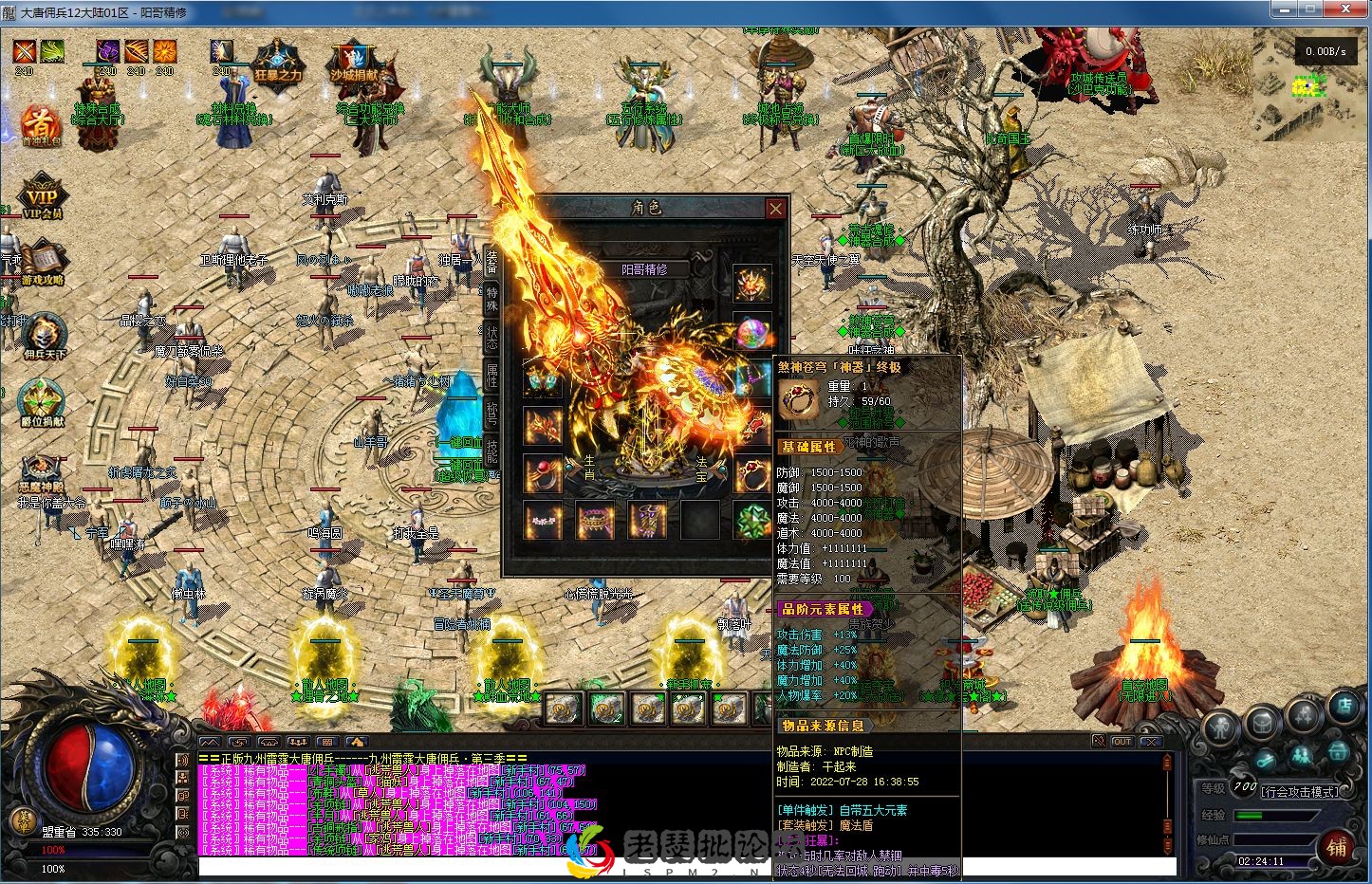The width and height of the screenshot is (1372, 884).
Task: Open the 属性 attributes tab
Action: tap(491, 375)
